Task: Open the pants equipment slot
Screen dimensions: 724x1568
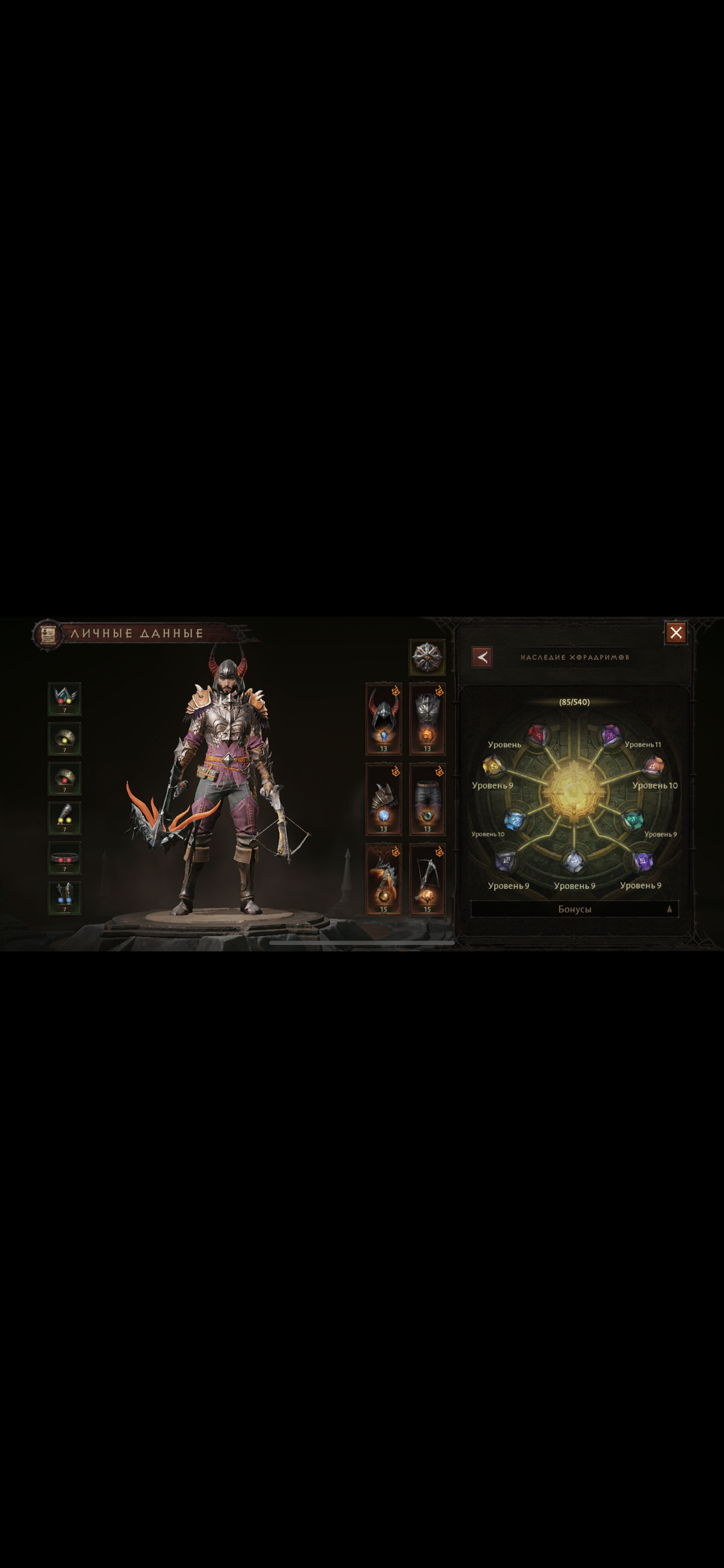Action: [x=427, y=799]
